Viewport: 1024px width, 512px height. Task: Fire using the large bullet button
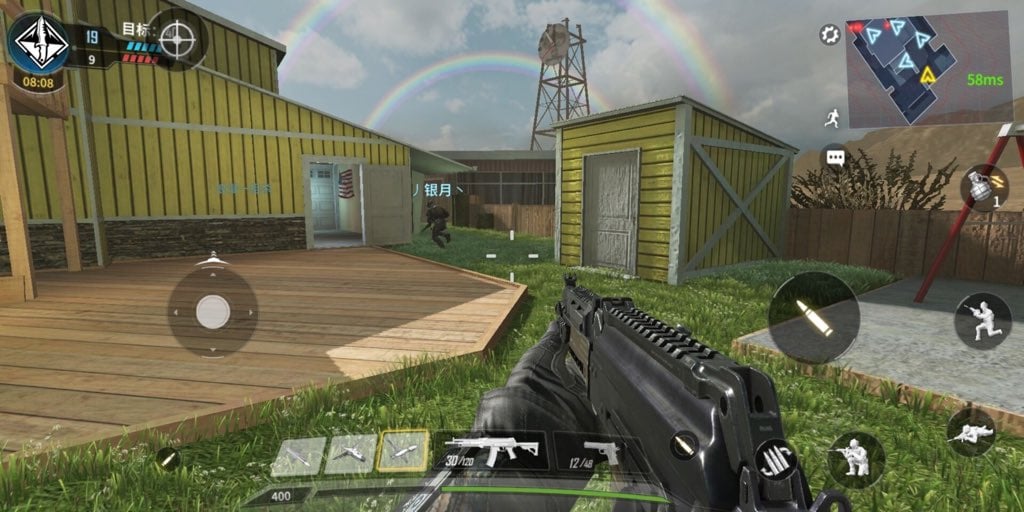point(813,318)
